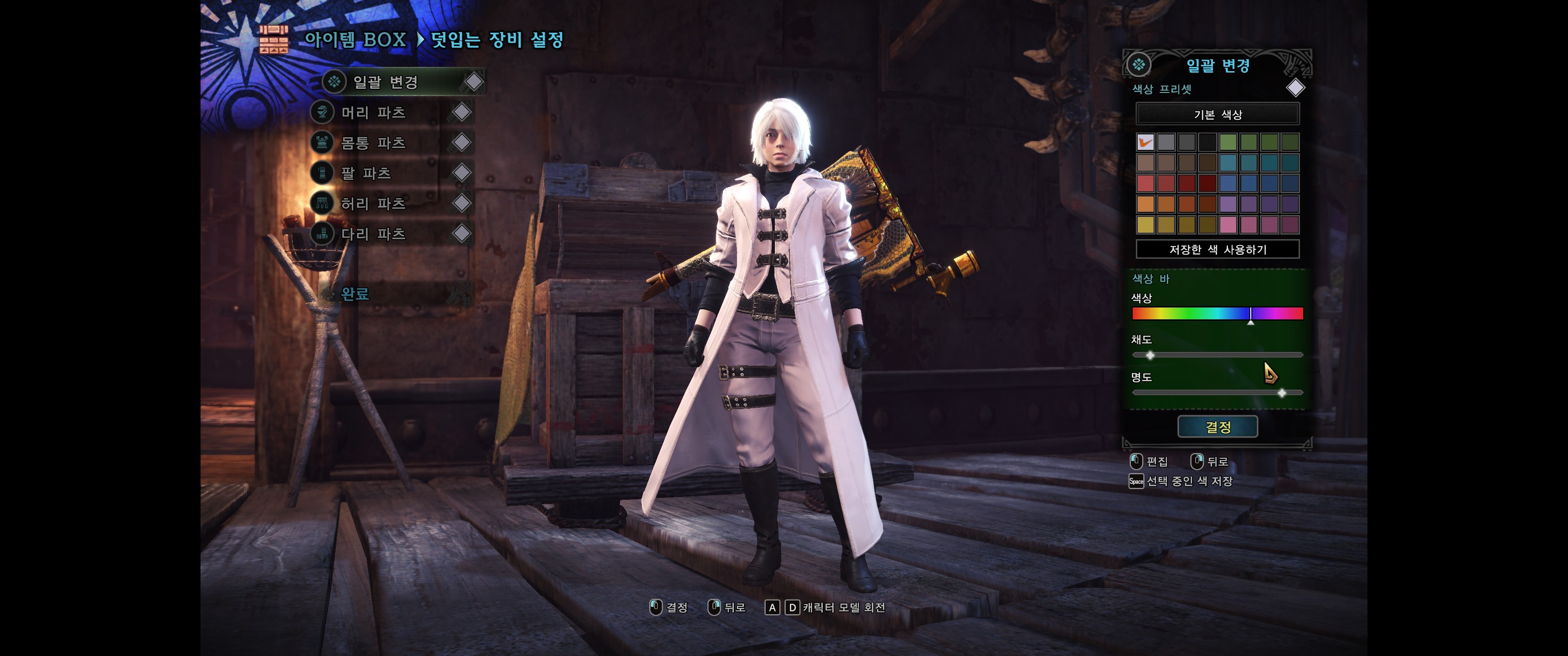This screenshot has height=656, width=1568.
Task: Pick the lightest yellow color swatch
Action: point(1145,225)
